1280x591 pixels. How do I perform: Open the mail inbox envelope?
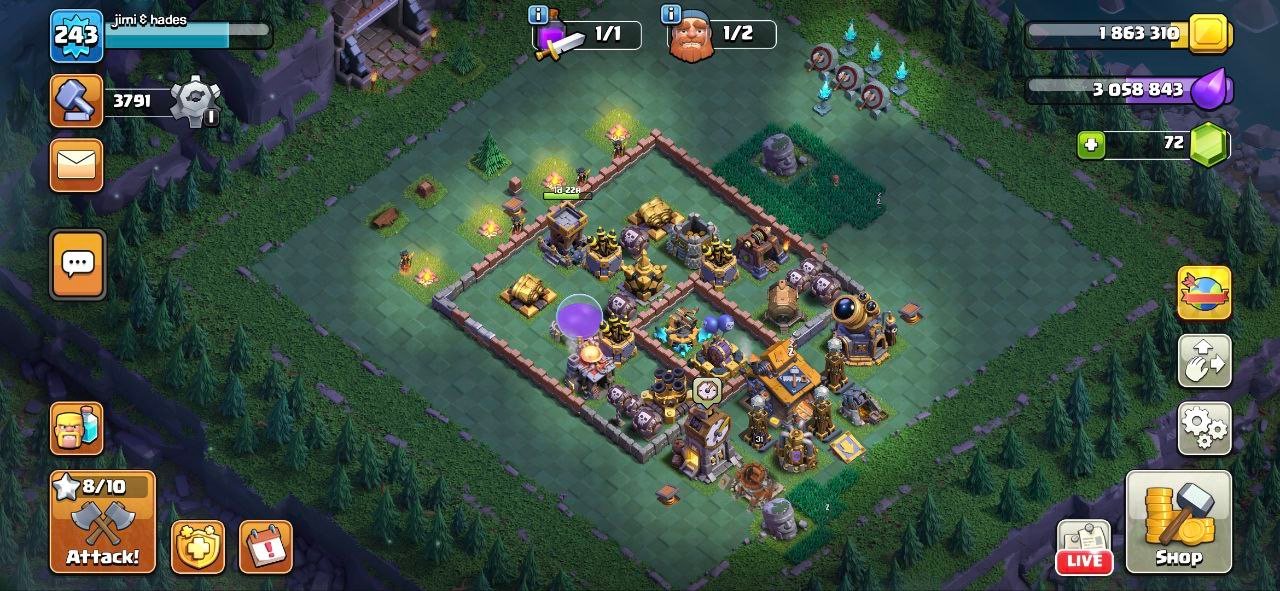[77, 165]
